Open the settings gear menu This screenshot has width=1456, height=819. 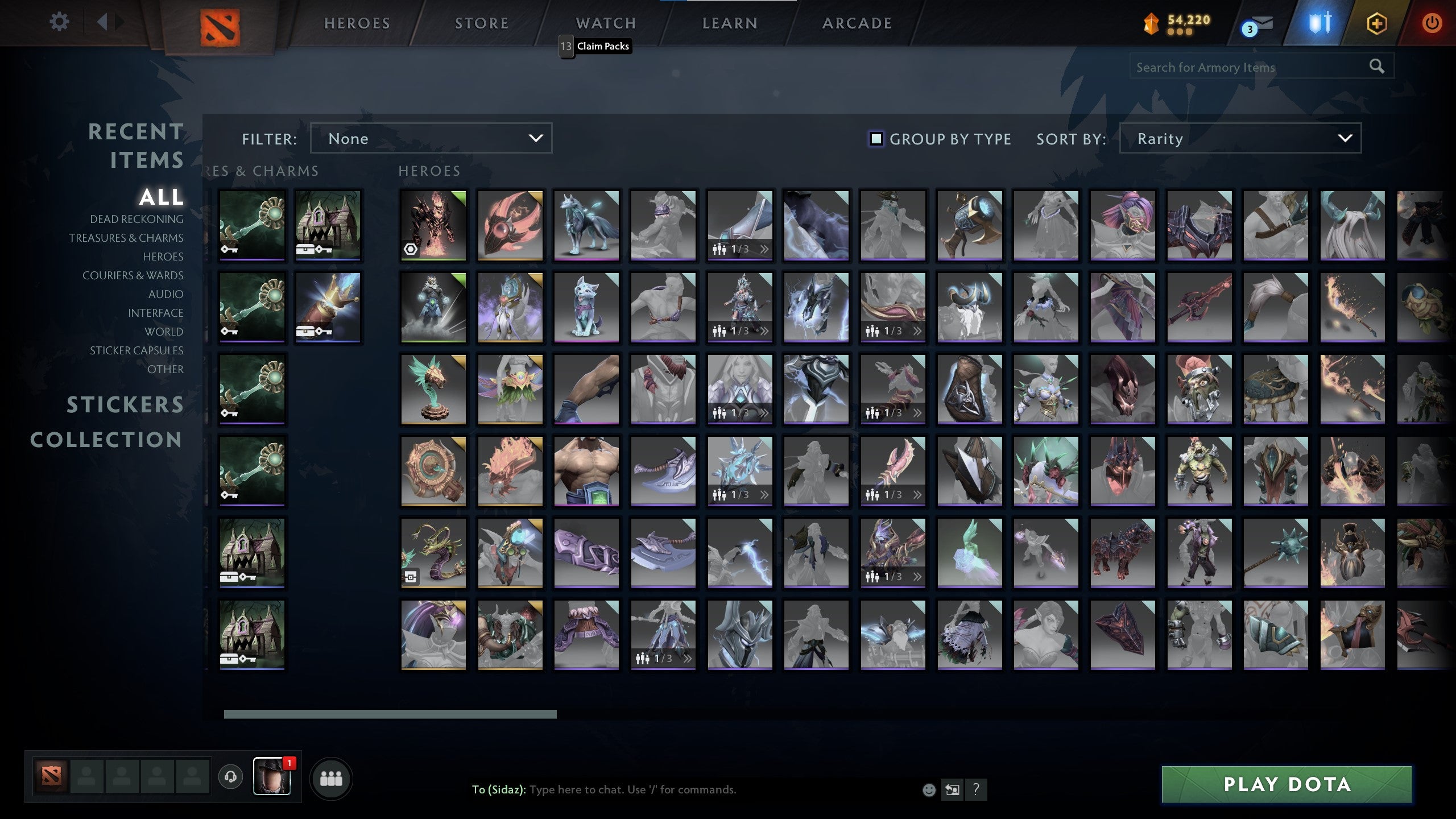pyautogui.click(x=59, y=21)
